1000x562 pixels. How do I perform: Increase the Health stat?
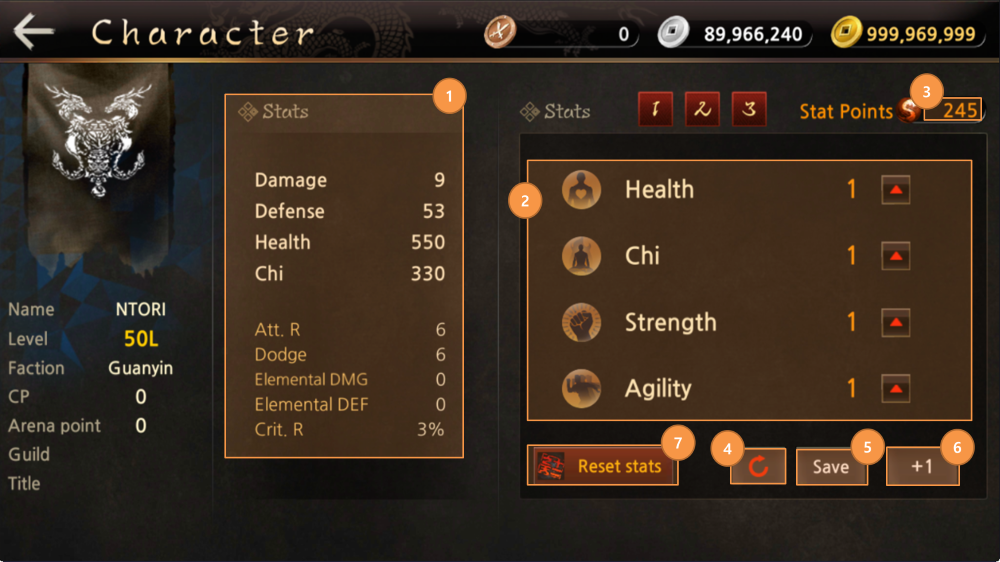pyautogui.click(x=895, y=190)
